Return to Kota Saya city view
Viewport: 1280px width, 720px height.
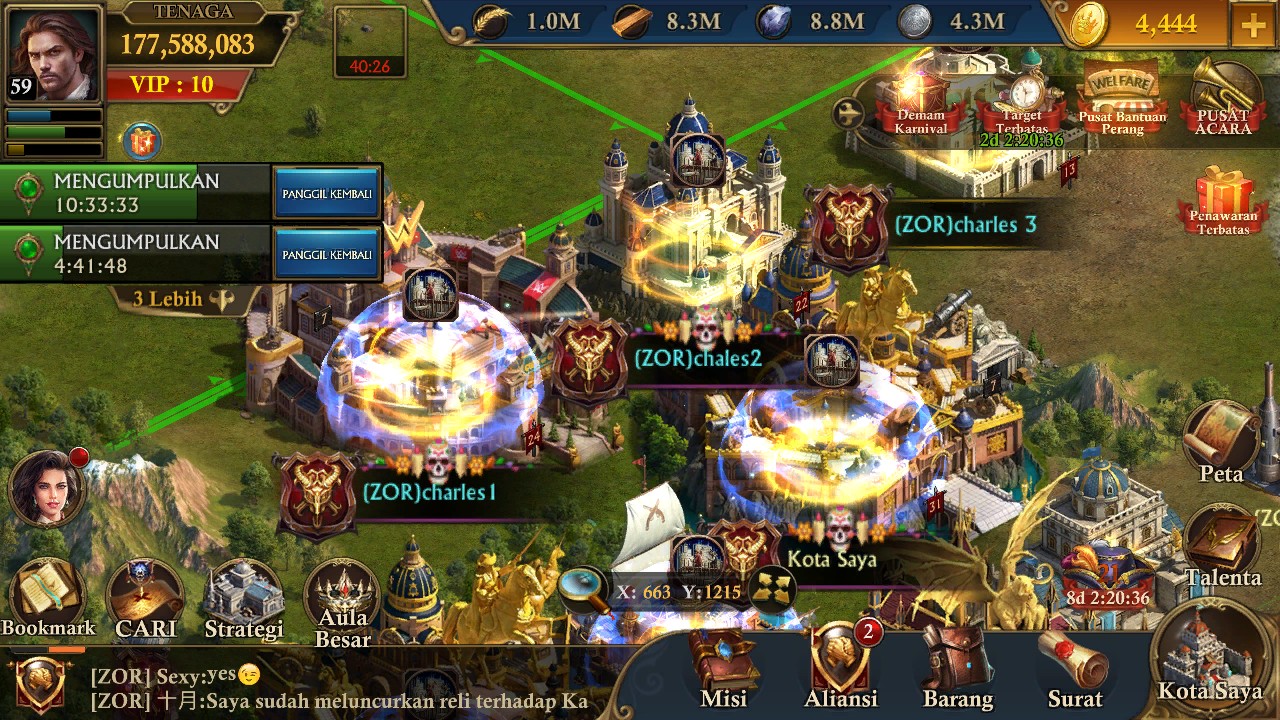pyautogui.click(x=1210, y=655)
